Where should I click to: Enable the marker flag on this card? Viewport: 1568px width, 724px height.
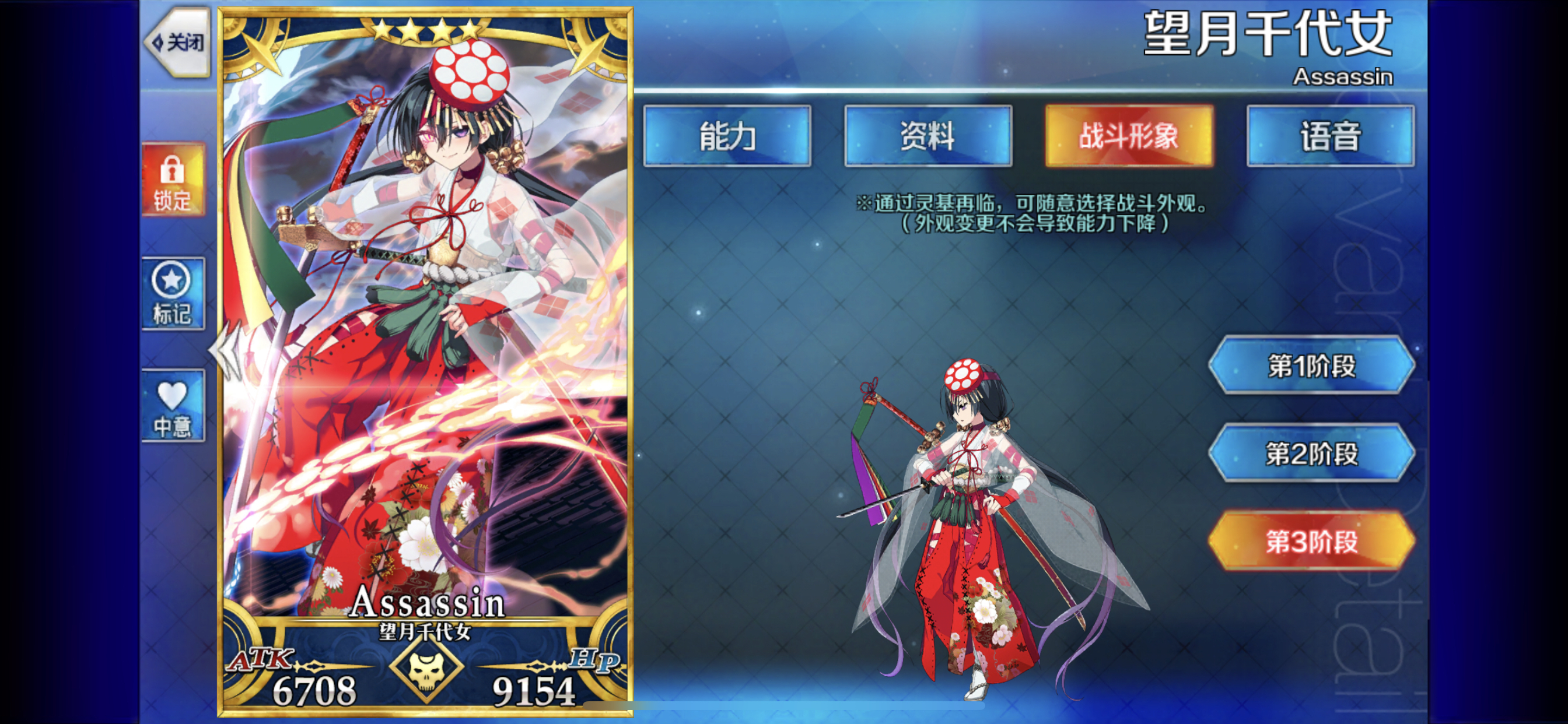pos(173,292)
